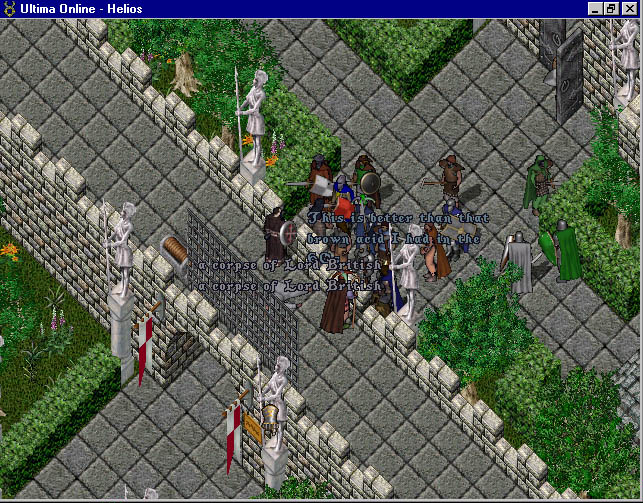643x503 pixels.
Task: Minimize the Ultima Online window
Action: coord(596,8)
